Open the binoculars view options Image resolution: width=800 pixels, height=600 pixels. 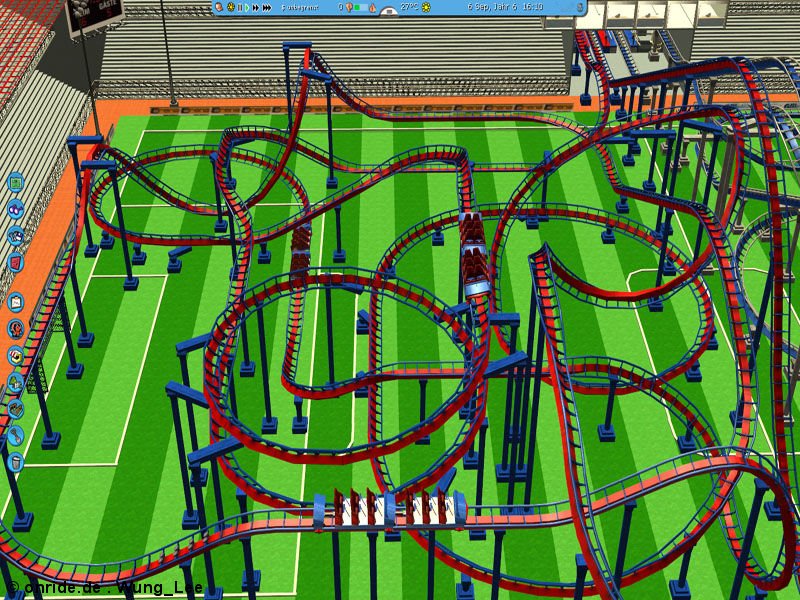click(15, 211)
